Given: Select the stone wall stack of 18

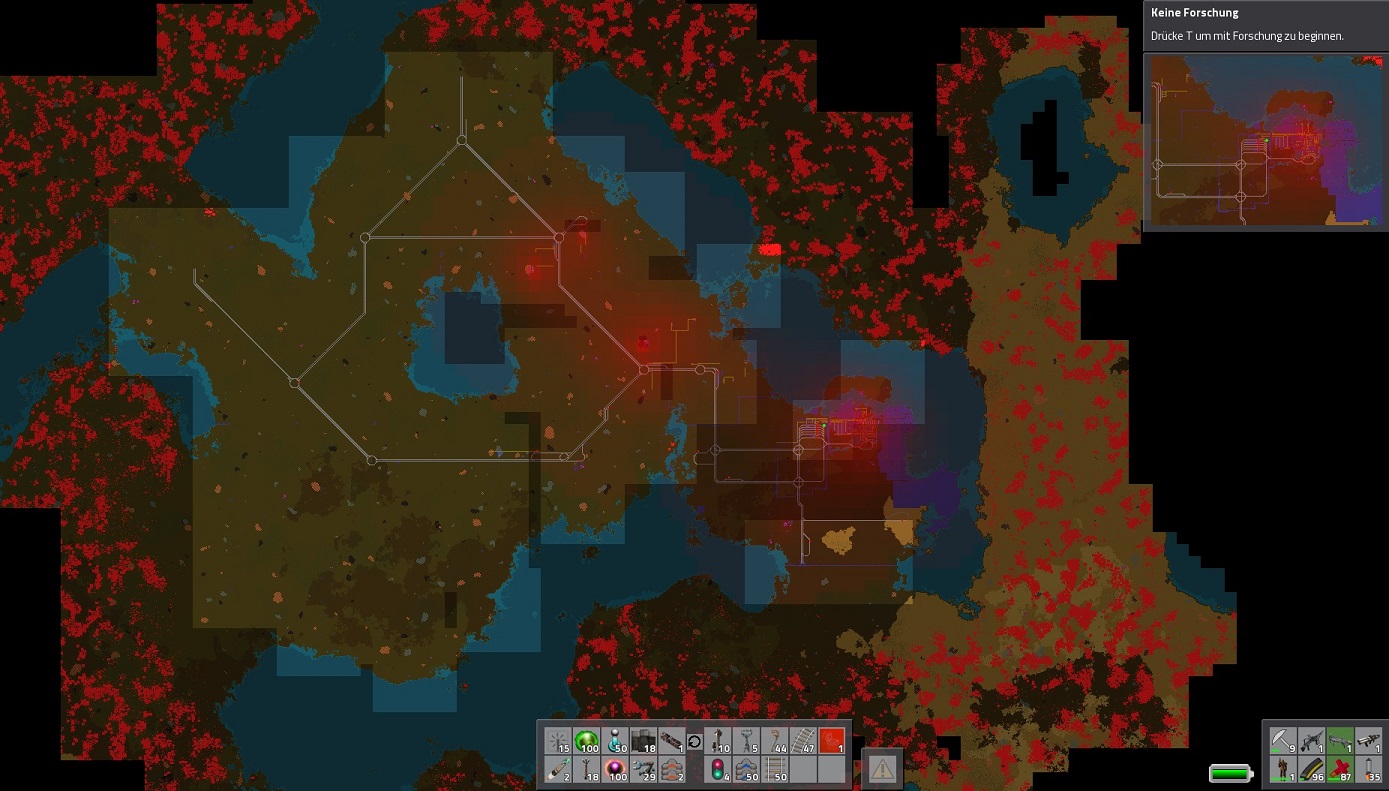Looking at the screenshot, I should 643,741.
